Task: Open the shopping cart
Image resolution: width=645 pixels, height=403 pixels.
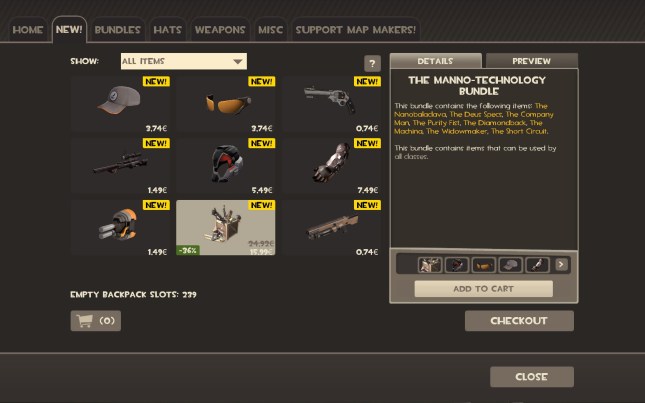Action: click(96, 321)
